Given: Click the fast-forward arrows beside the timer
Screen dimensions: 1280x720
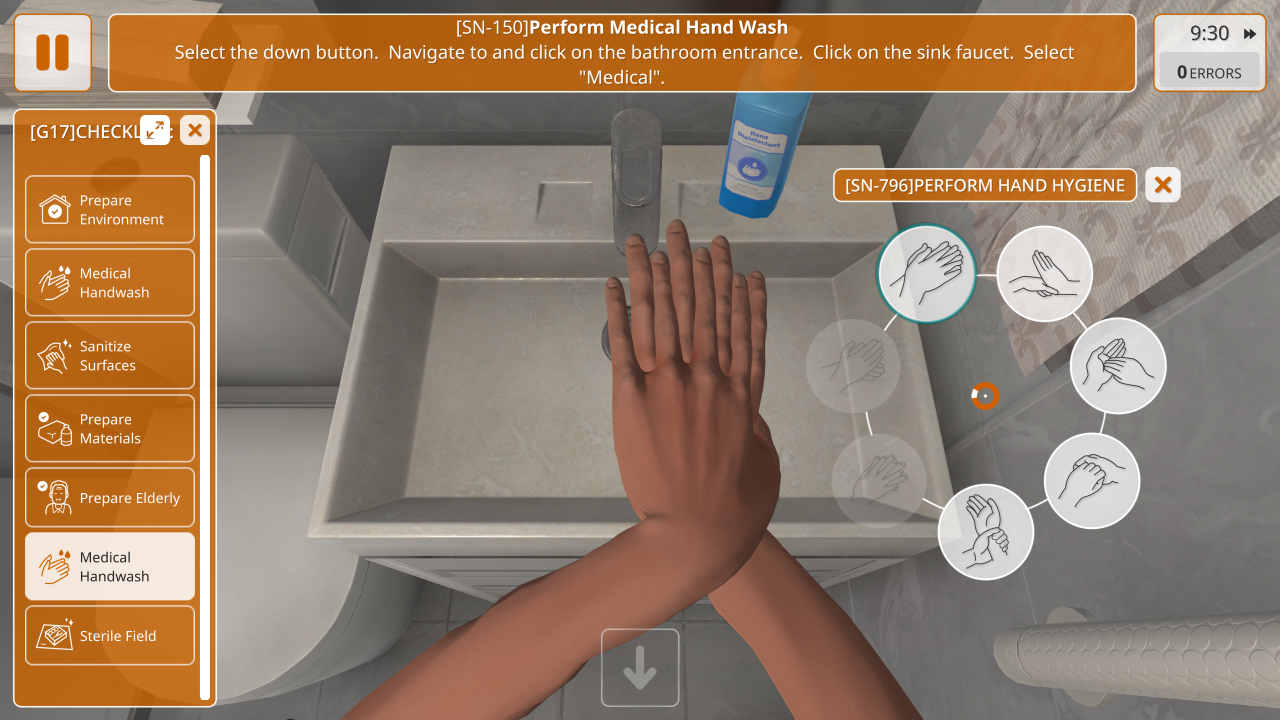Looking at the screenshot, I should click(x=1250, y=34).
